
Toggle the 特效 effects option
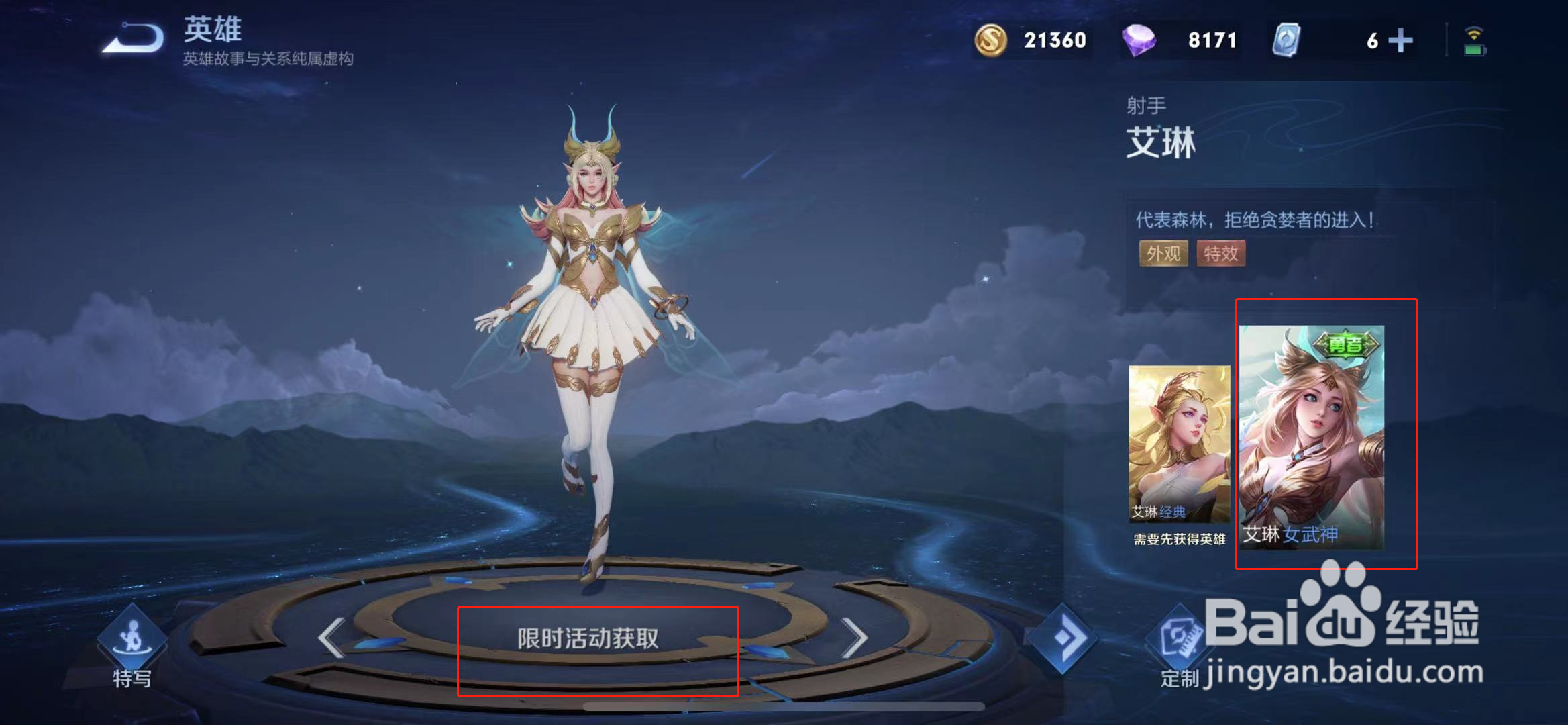(x=1220, y=254)
